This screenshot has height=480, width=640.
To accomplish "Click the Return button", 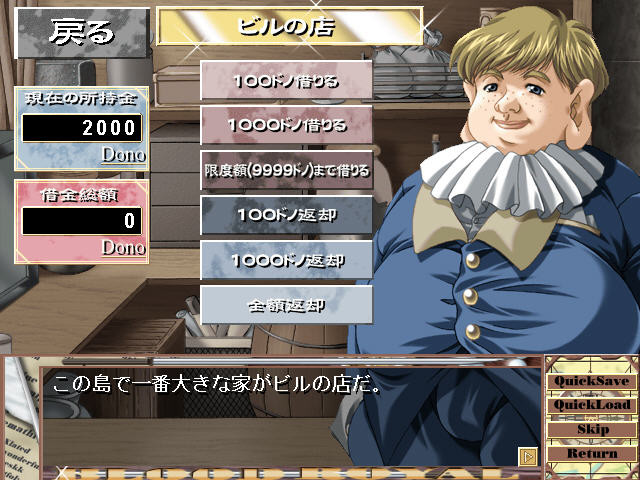I will click(592, 453).
